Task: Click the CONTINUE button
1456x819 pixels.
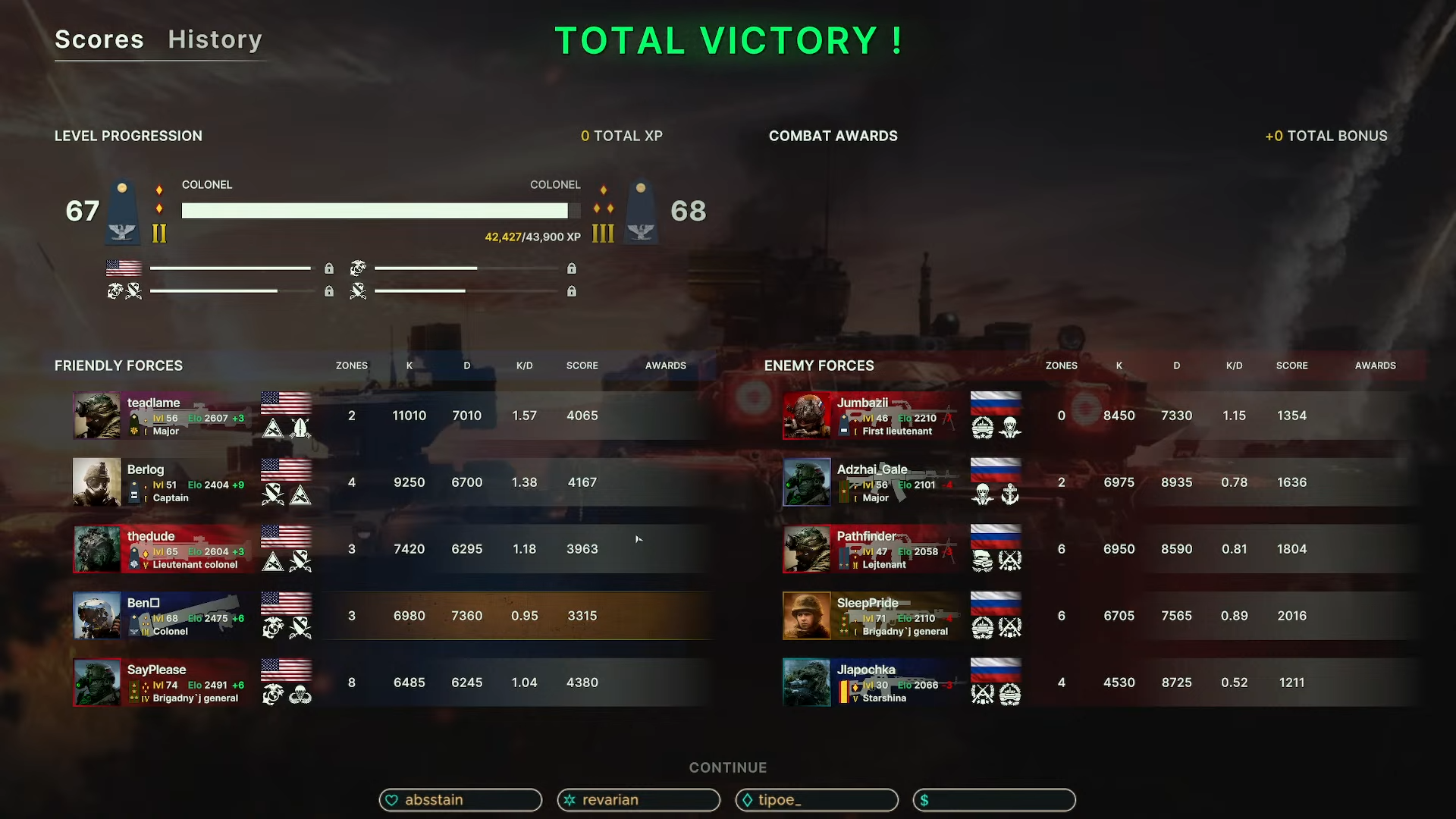Action: click(x=728, y=767)
